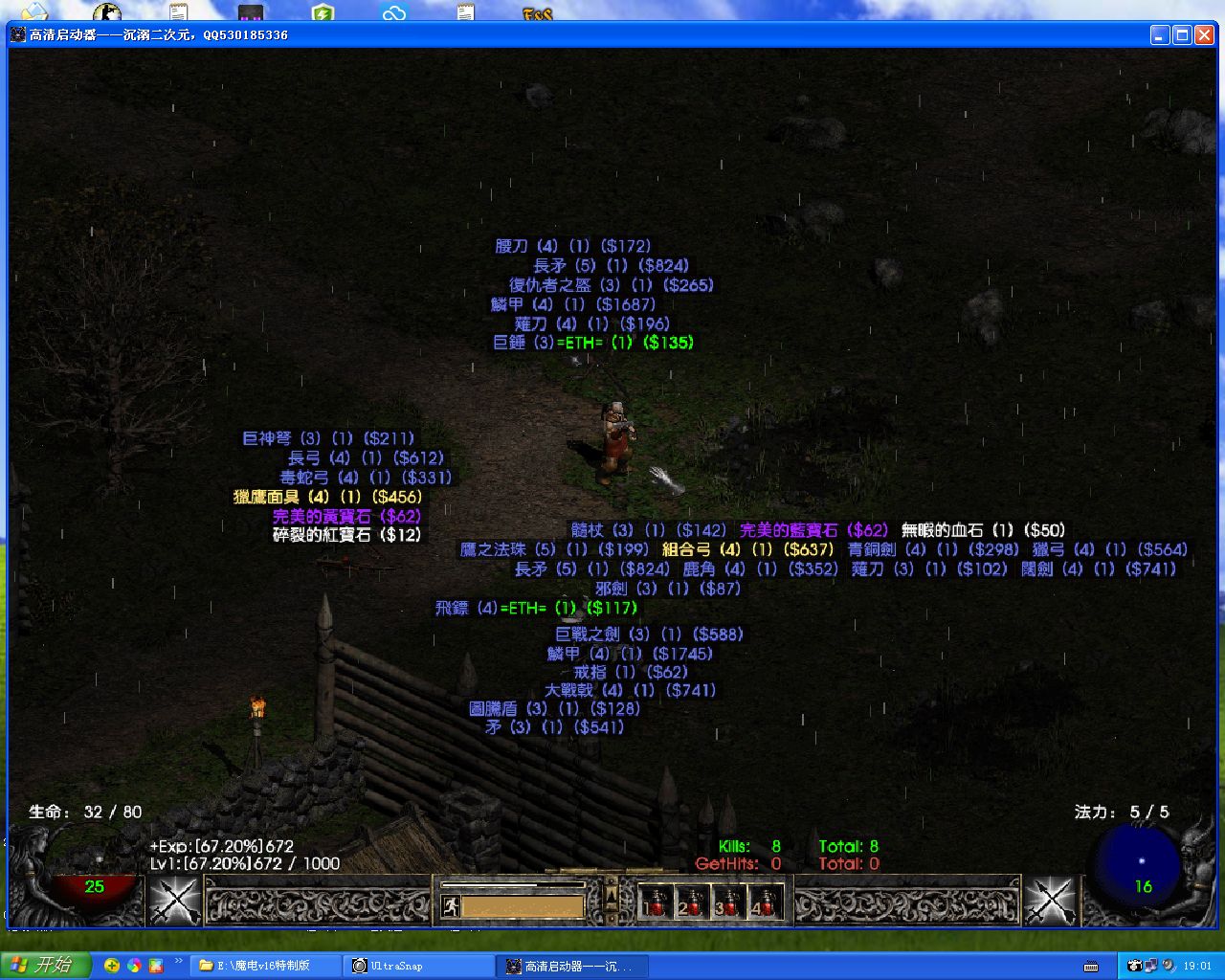Image resolution: width=1225 pixels, height=980 pixels.
Task: Use the potion in belt slot 4
Action: (765, 902)
